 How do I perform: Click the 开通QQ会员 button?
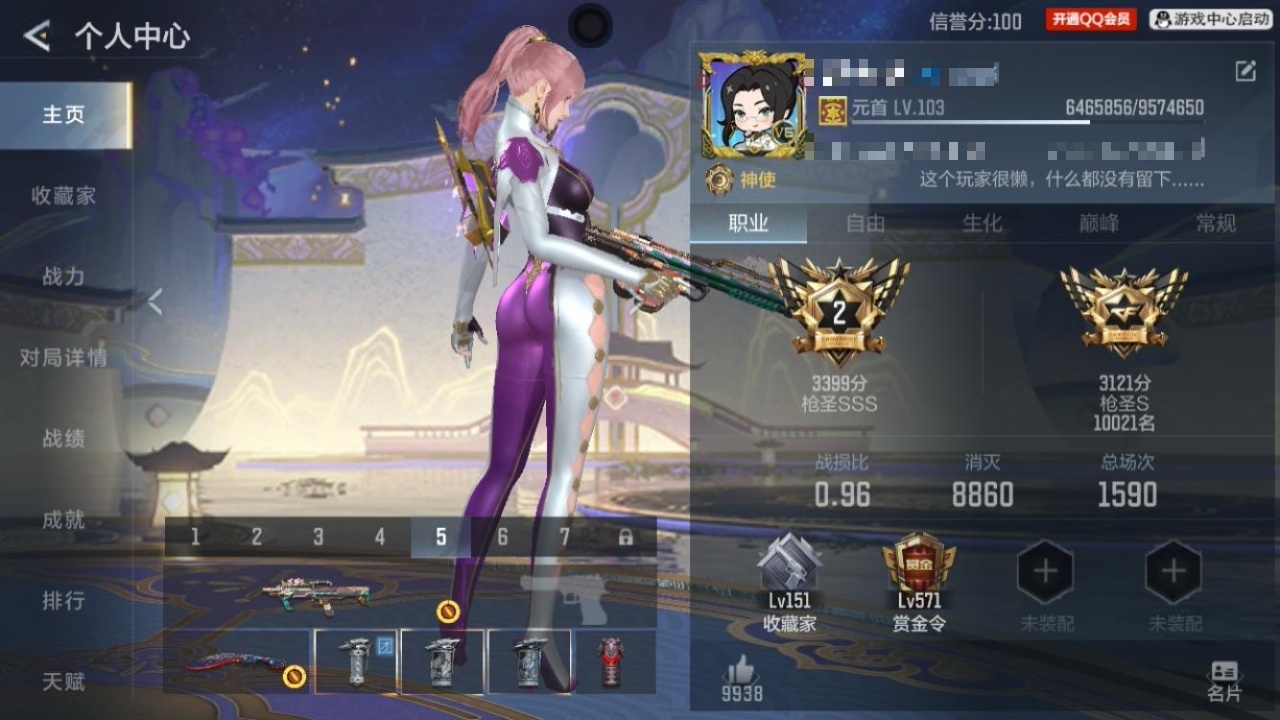click(x=1091, y=20)
